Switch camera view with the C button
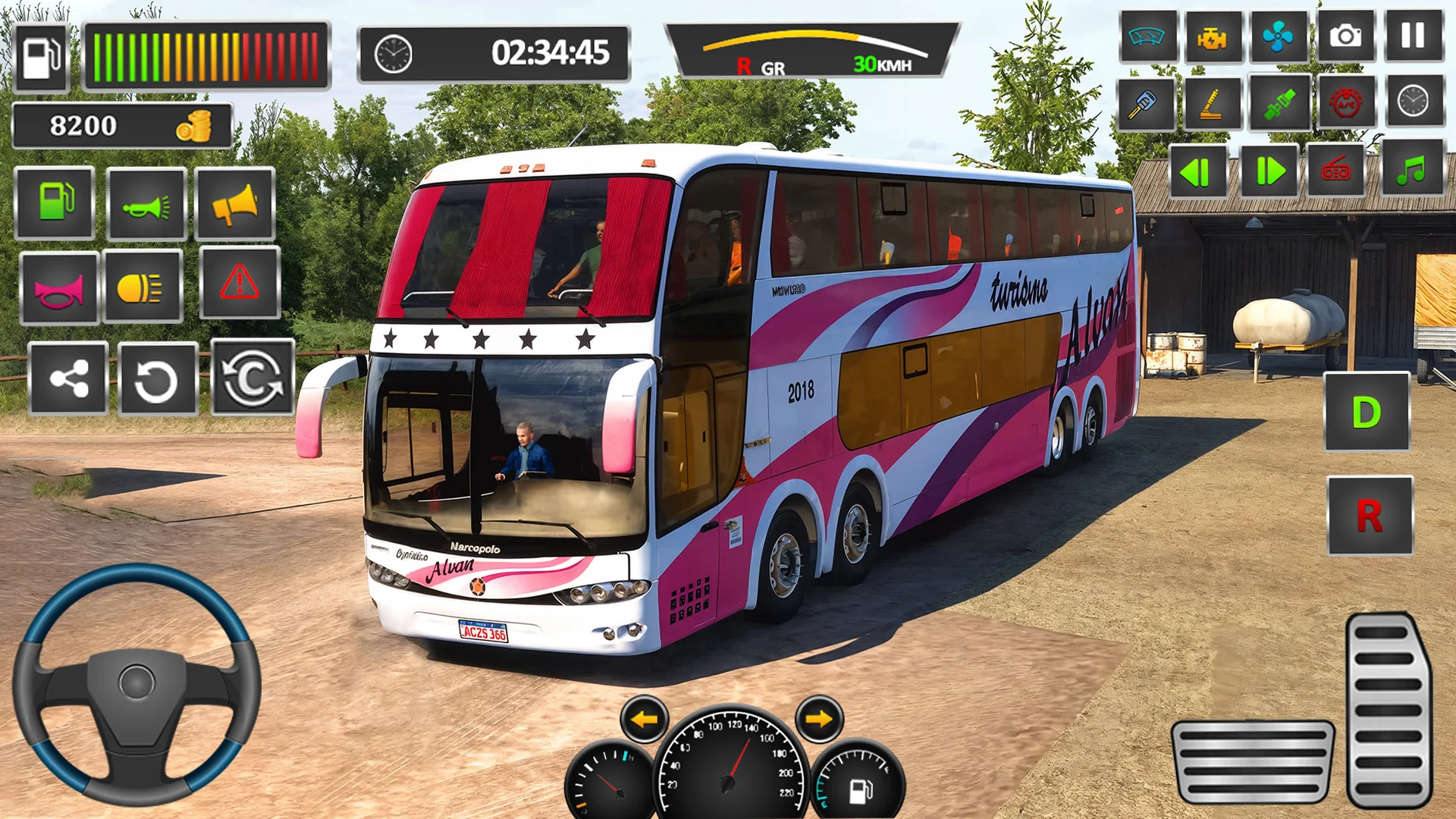Image resolution: width=1456 pixels, height=819 pixels. point(252,378)
